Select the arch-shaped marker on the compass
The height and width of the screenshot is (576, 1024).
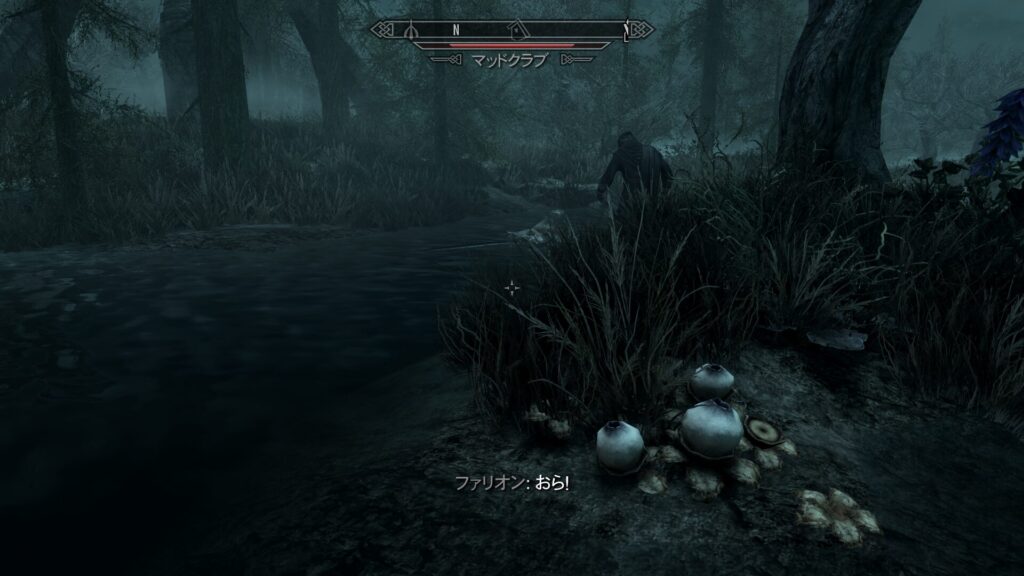tap(412, 29)
